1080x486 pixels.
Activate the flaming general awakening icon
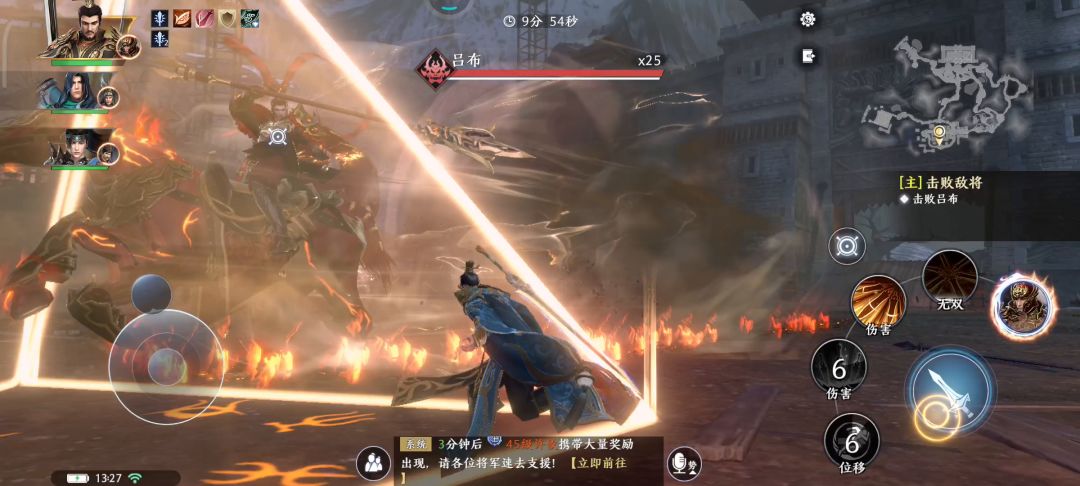pyautogui.click(x=1023, y=306)
